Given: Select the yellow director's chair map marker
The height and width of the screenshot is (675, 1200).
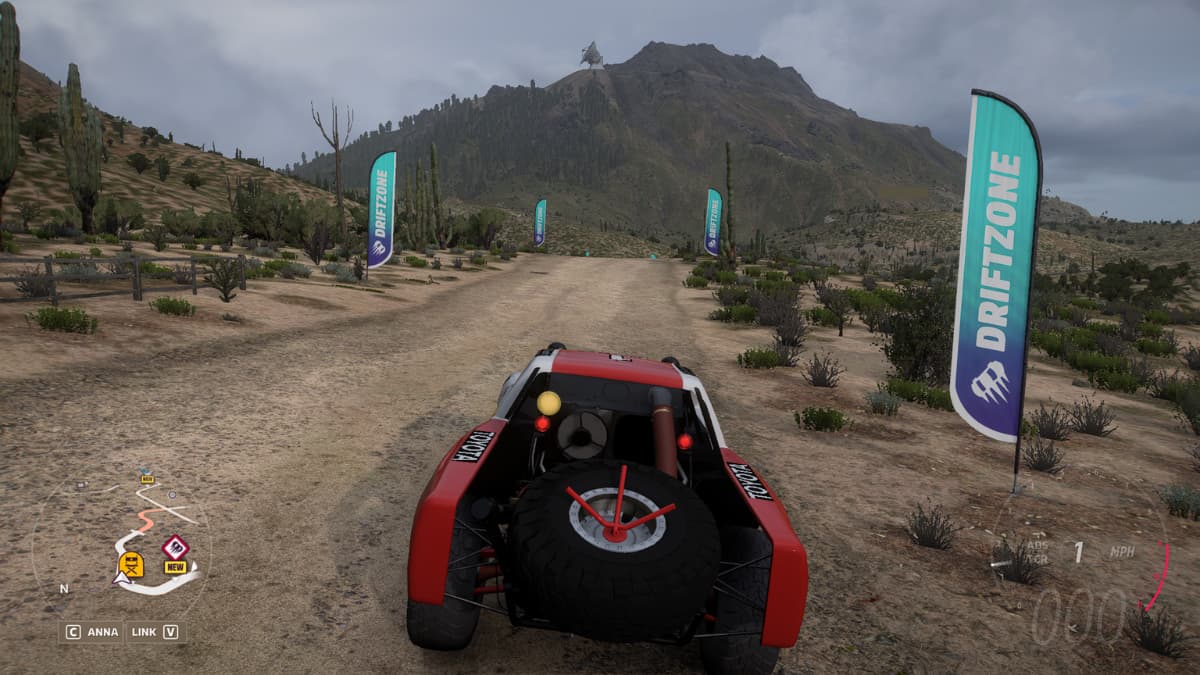Looking at the screenshot, I should 131,565.
